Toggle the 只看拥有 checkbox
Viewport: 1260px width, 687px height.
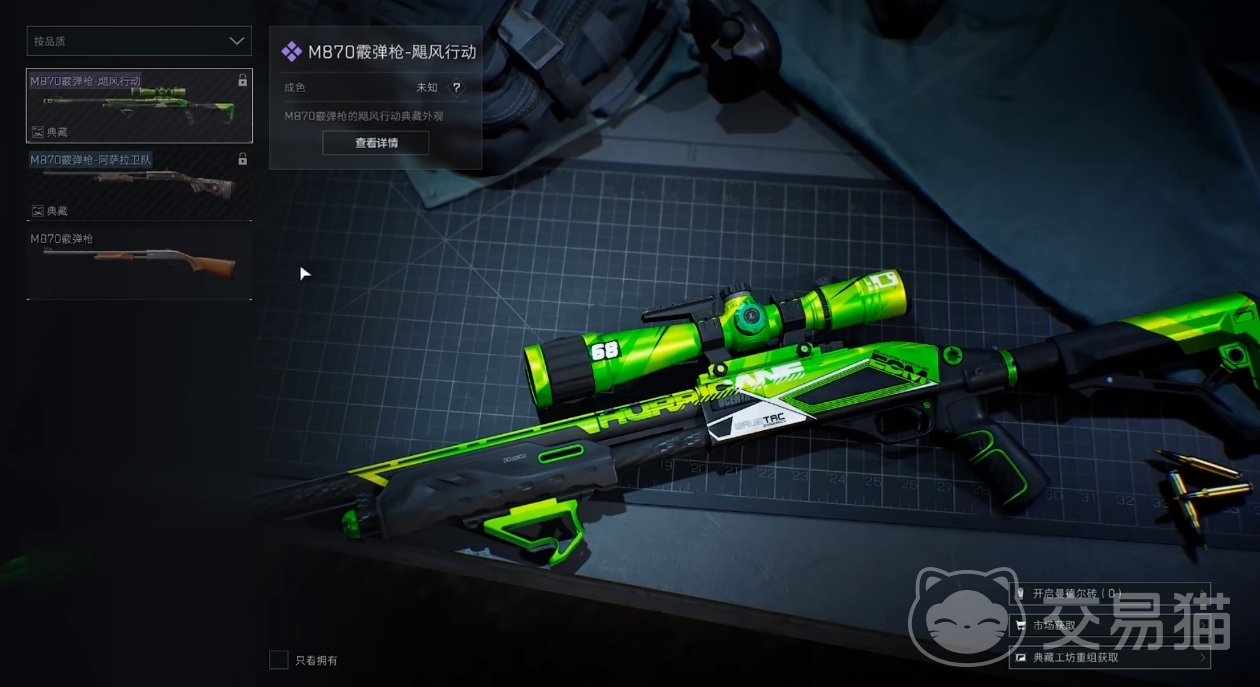279,660
